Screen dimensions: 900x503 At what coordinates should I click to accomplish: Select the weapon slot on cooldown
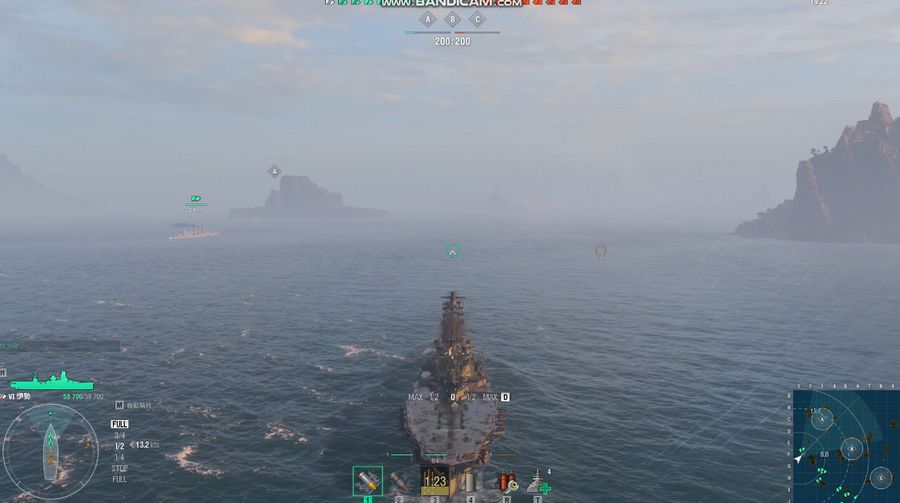[x=435, y=481]
